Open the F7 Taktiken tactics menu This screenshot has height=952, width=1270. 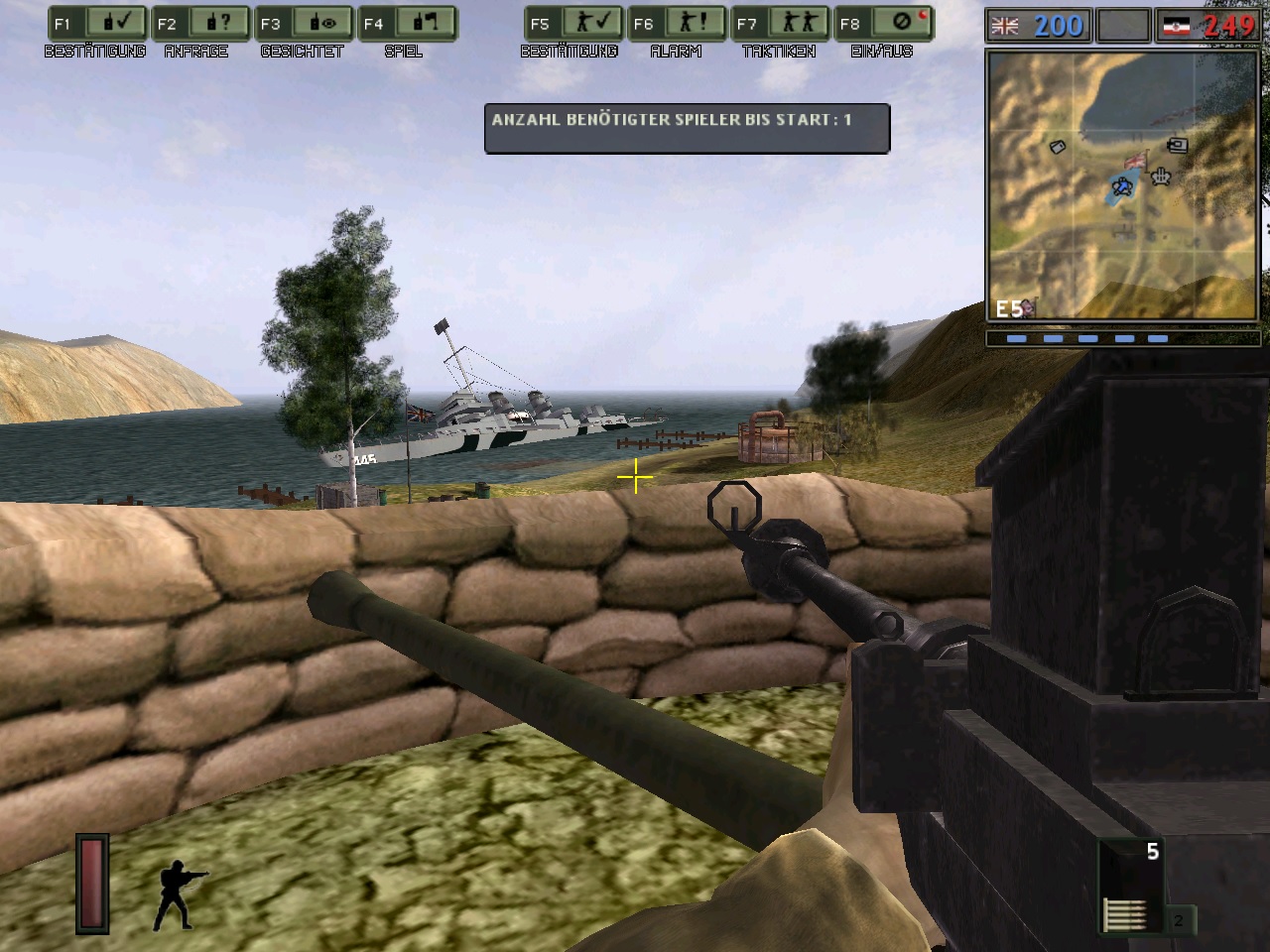pos(779,24)
